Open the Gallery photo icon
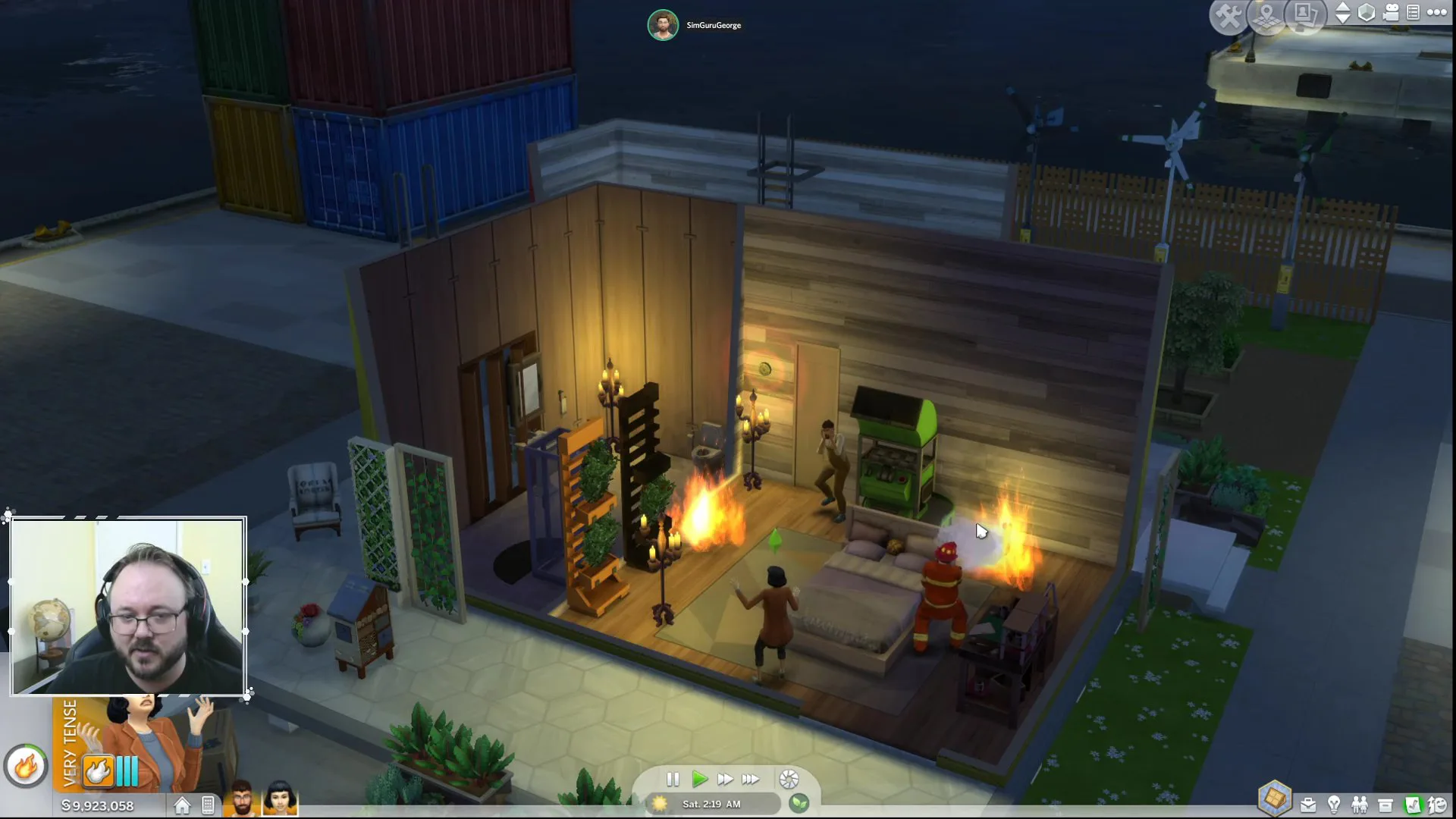 tap(1304, 15)
